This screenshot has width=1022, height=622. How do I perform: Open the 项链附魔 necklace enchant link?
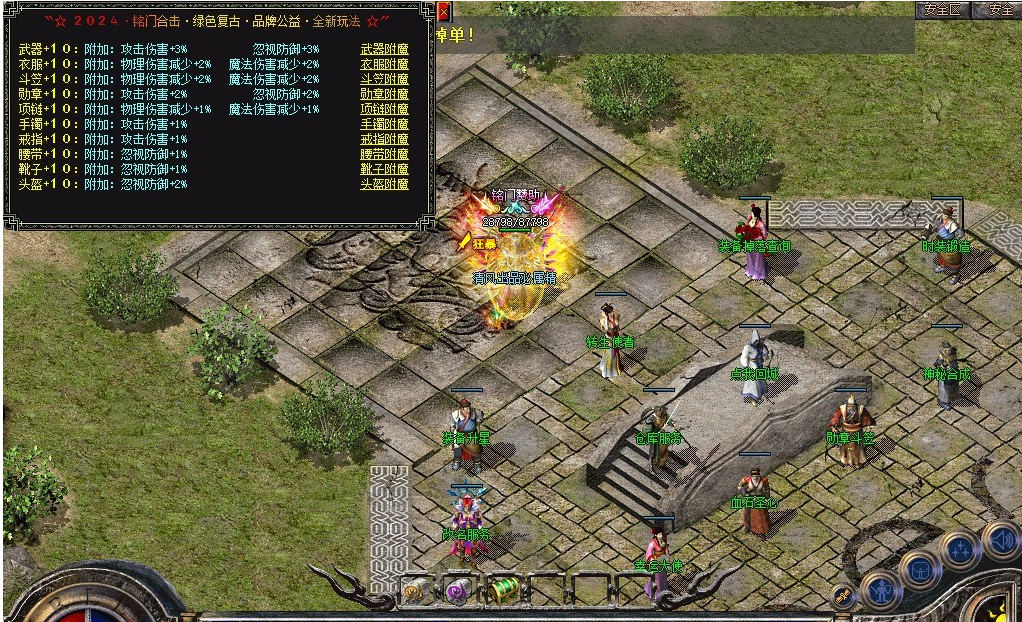(x=384, y=109)
